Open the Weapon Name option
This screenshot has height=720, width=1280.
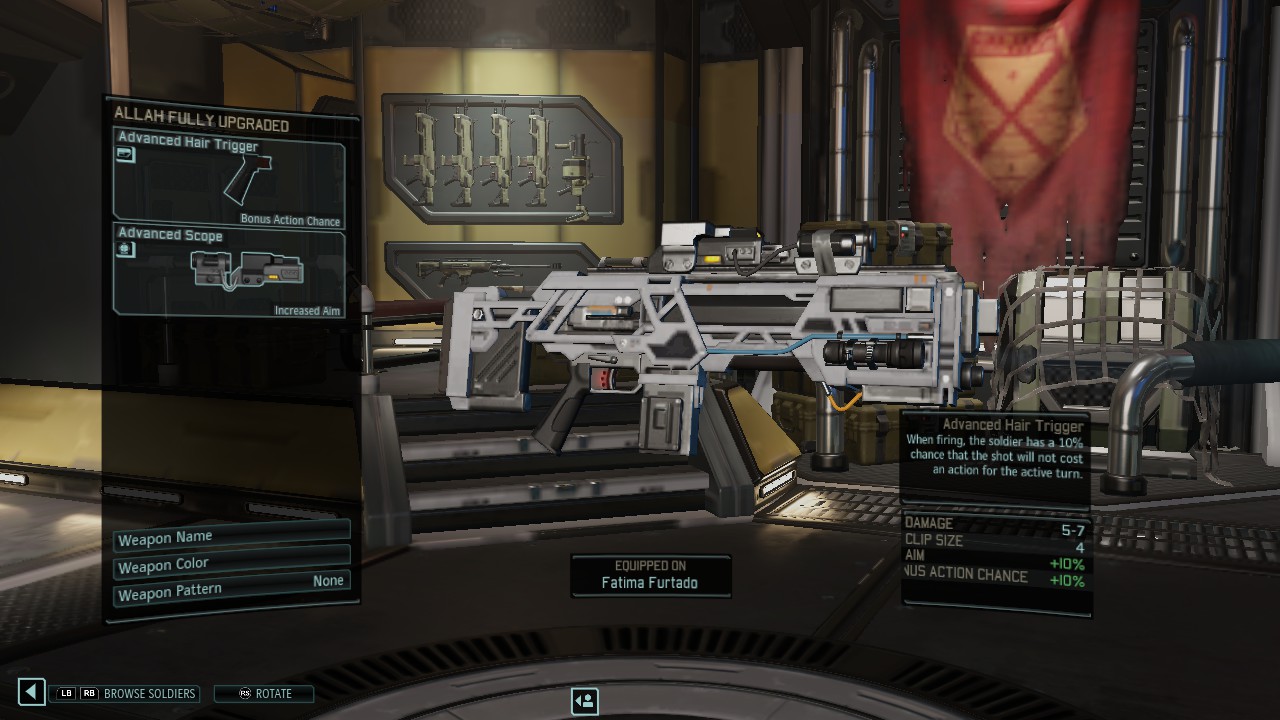coord(231,538)
